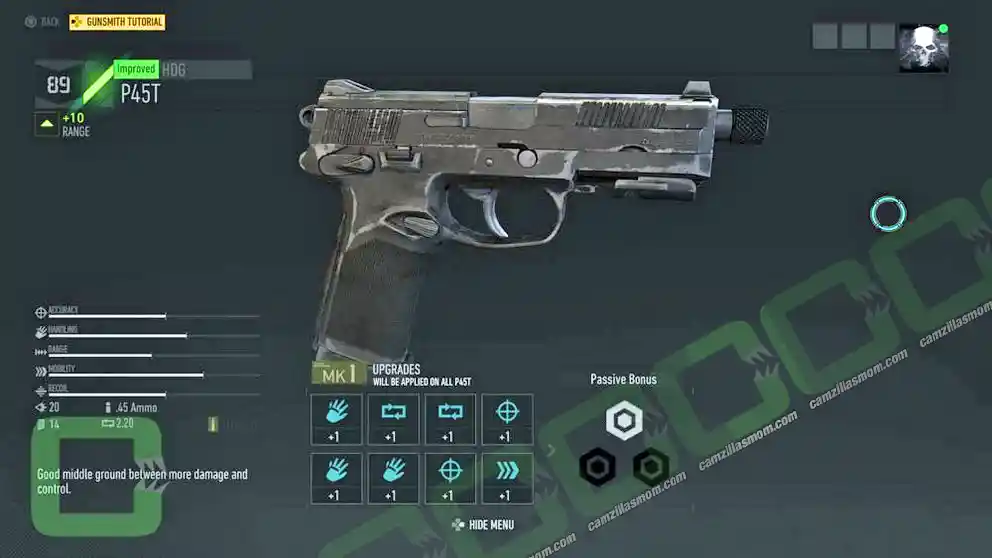Go back using the Back button
This screenshot has width=992, height=558.
click(x=41, y=22)
